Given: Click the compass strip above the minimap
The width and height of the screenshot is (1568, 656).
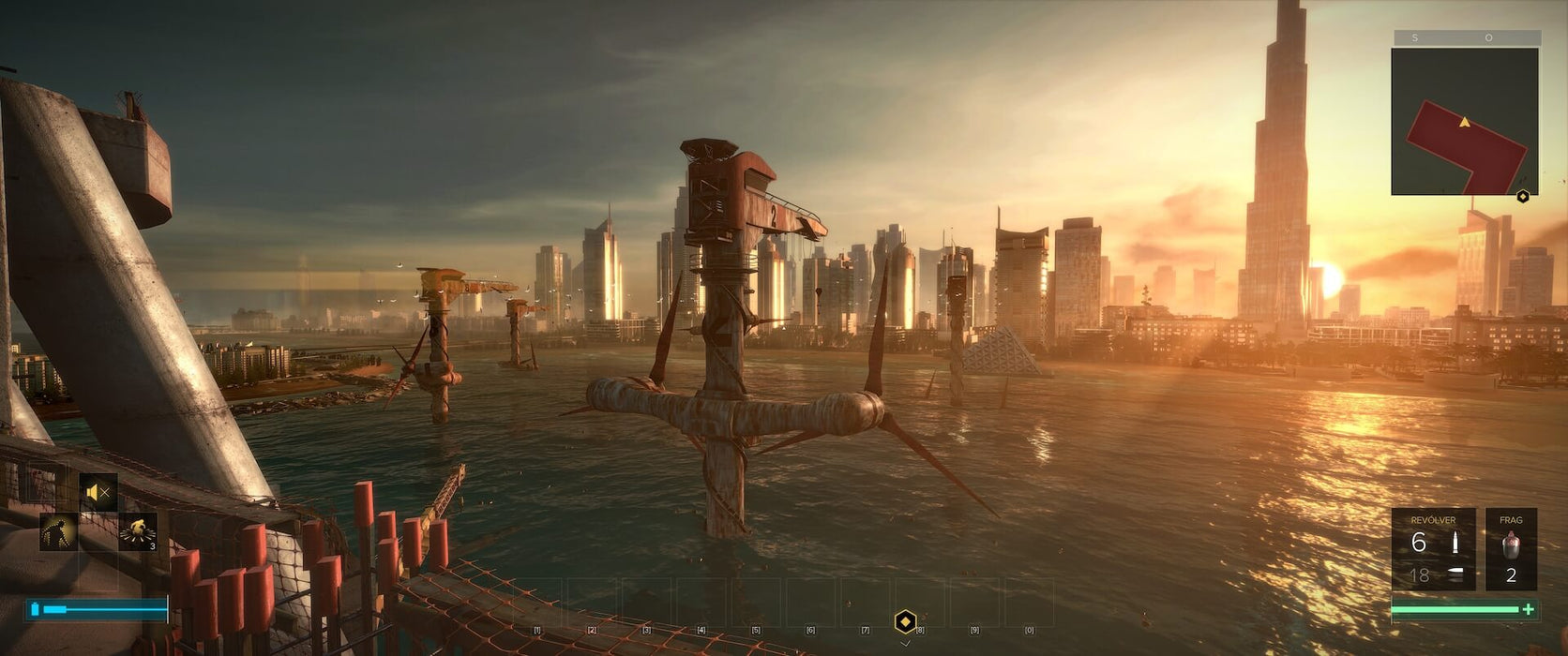Looking at the screenshot, I should 1467,37.
